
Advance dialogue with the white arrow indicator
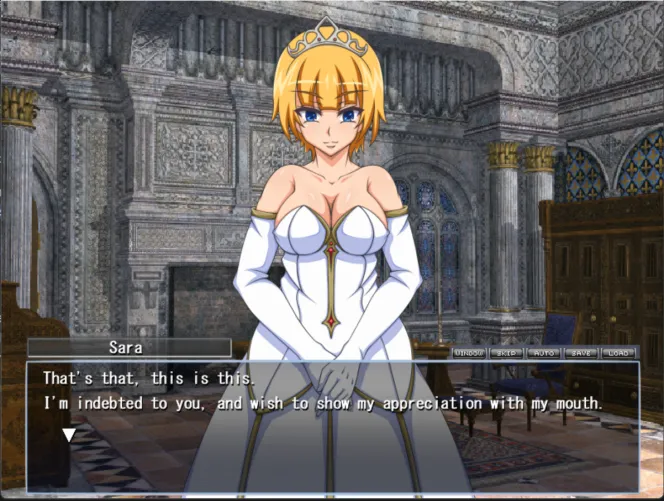(x=69, y=435)
